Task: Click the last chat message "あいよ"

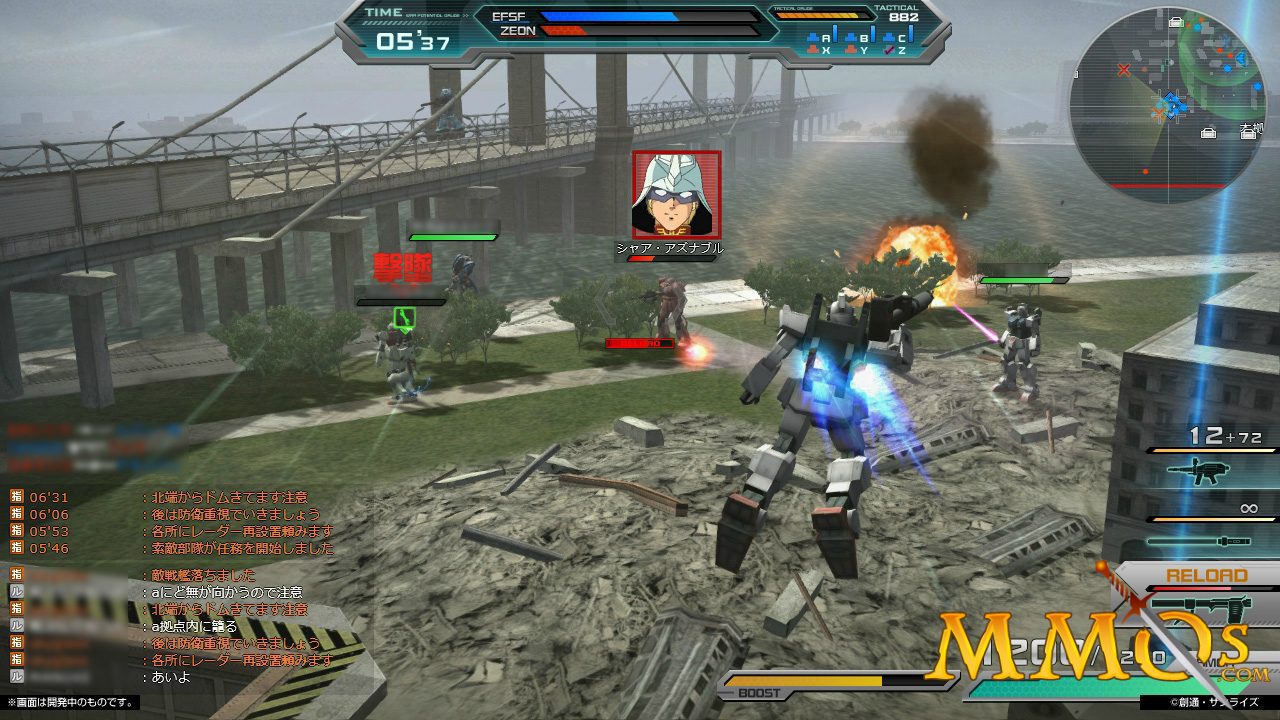Action: [x=170, y=677]
